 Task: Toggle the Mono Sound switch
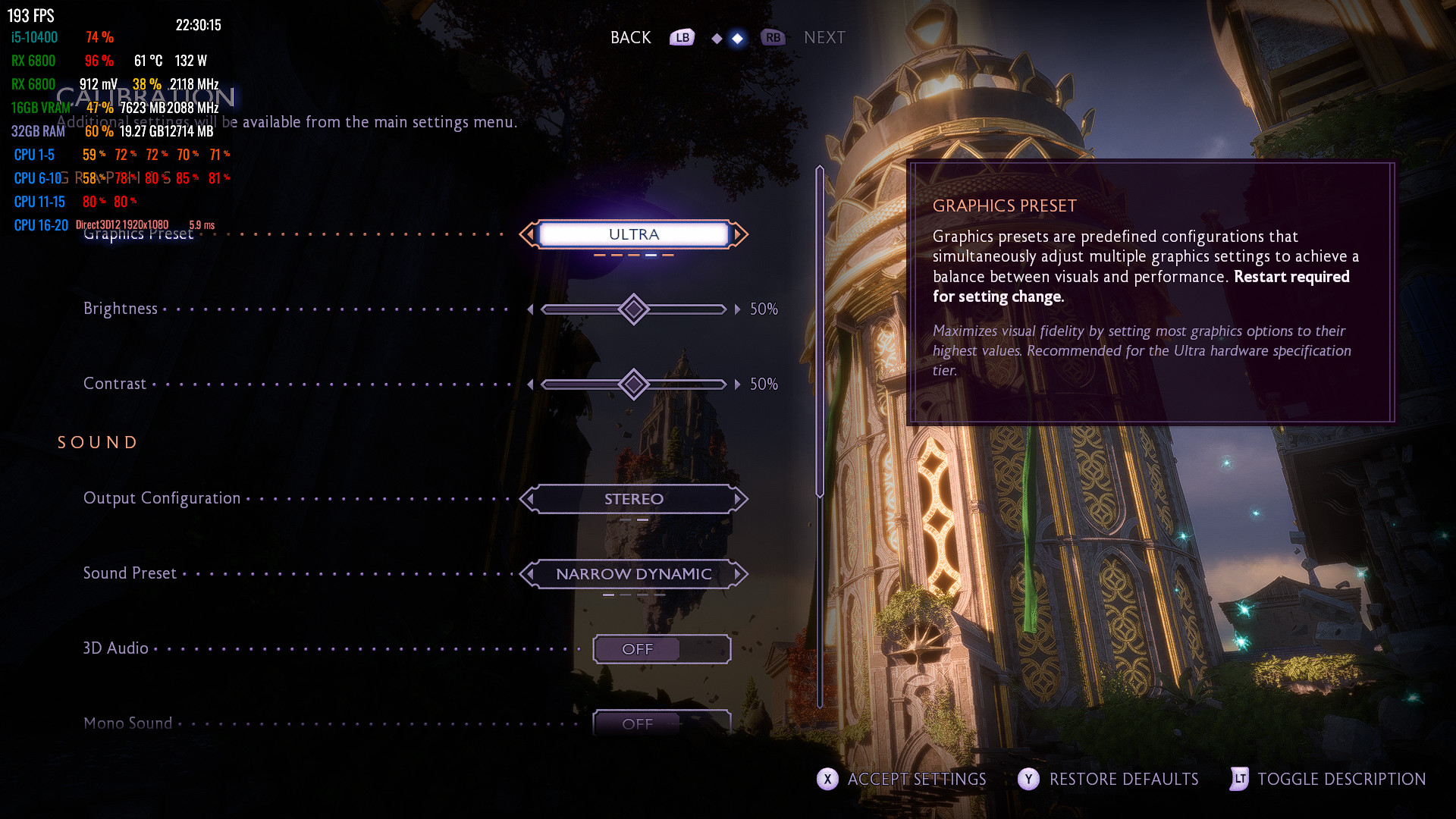coord(661,723)
